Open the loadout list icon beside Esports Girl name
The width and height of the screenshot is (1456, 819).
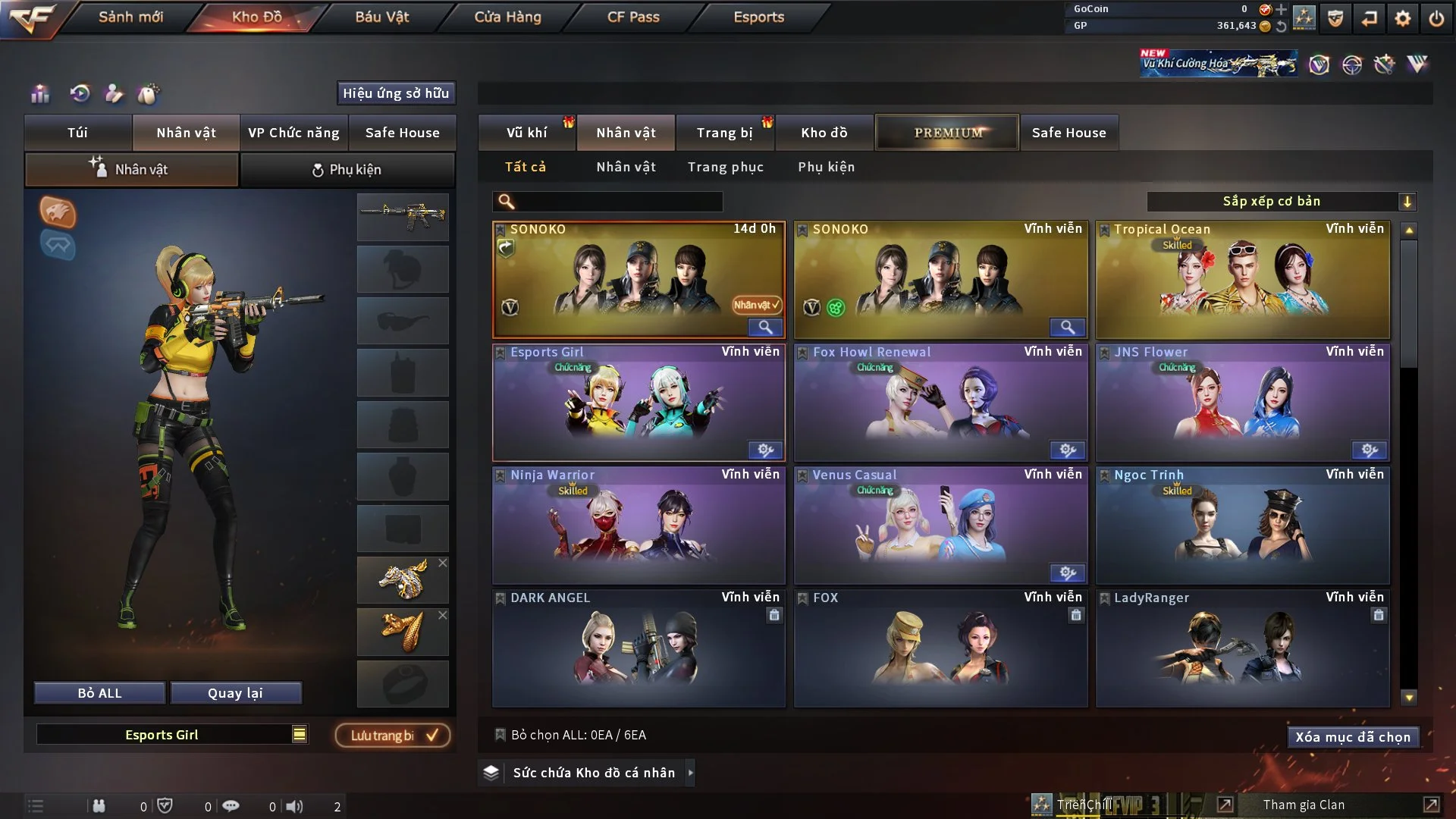[x=300, y=734]
